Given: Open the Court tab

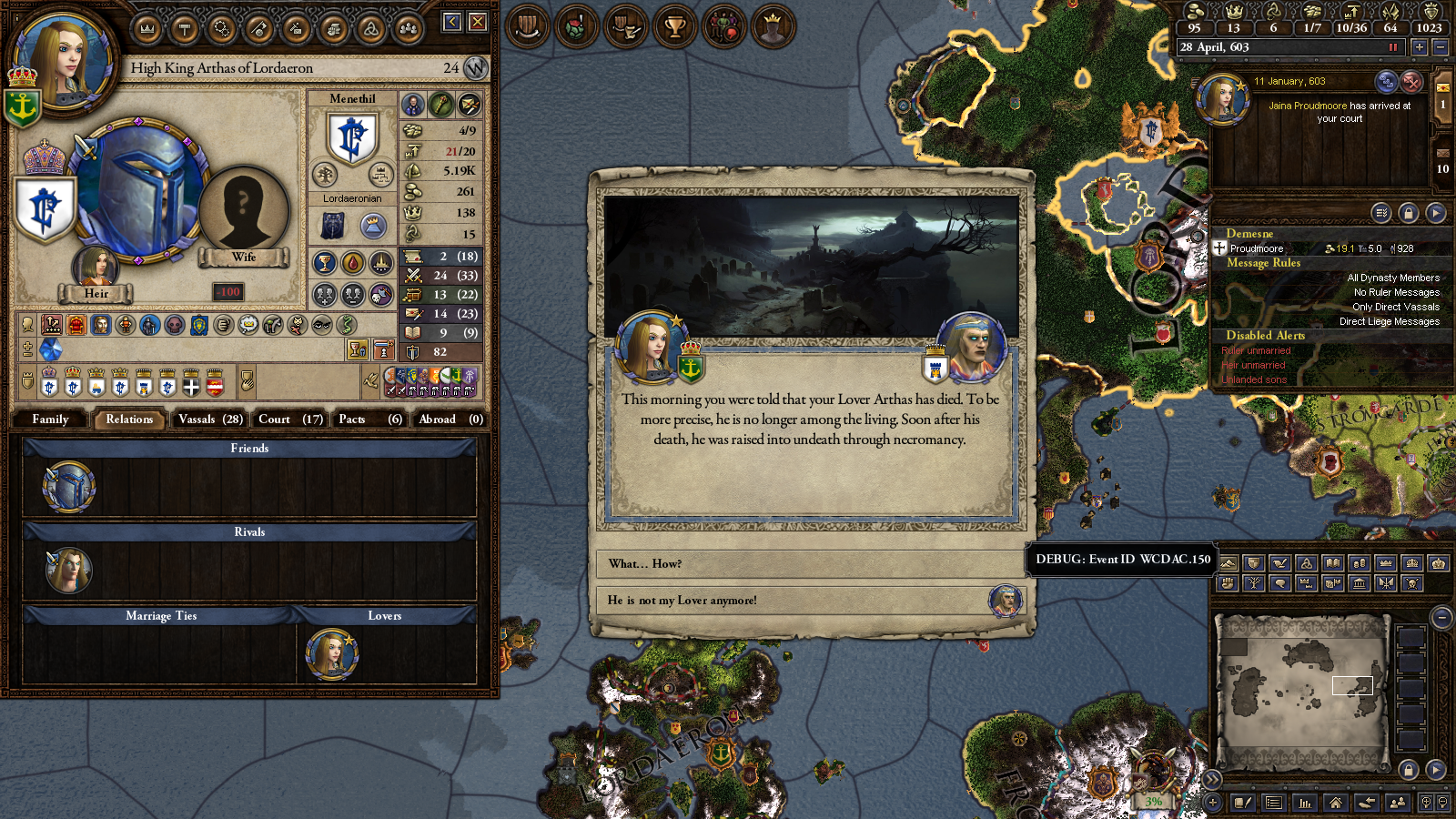Looking at the screenshot, I should tap(289, 420).
